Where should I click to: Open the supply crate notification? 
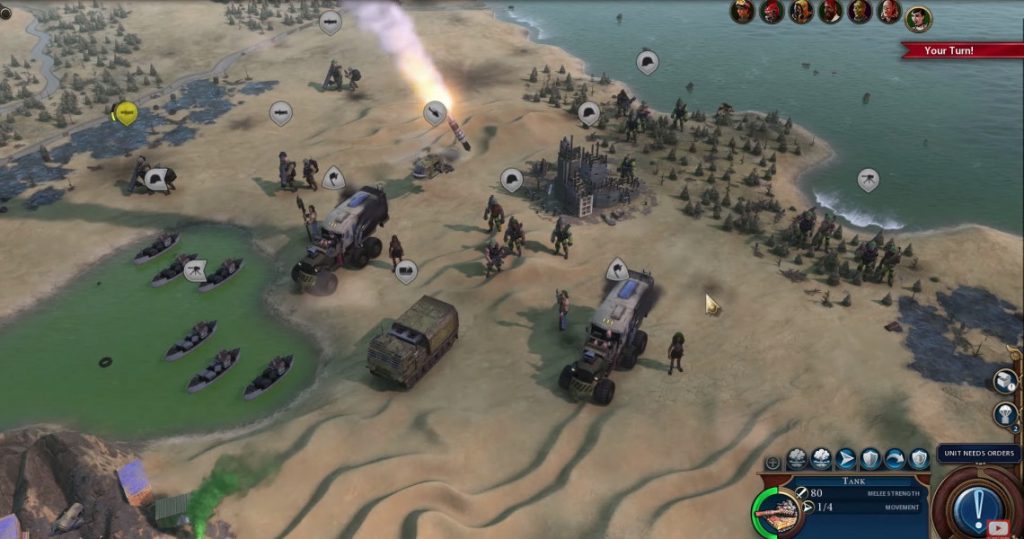click(x=1004, y=381)
